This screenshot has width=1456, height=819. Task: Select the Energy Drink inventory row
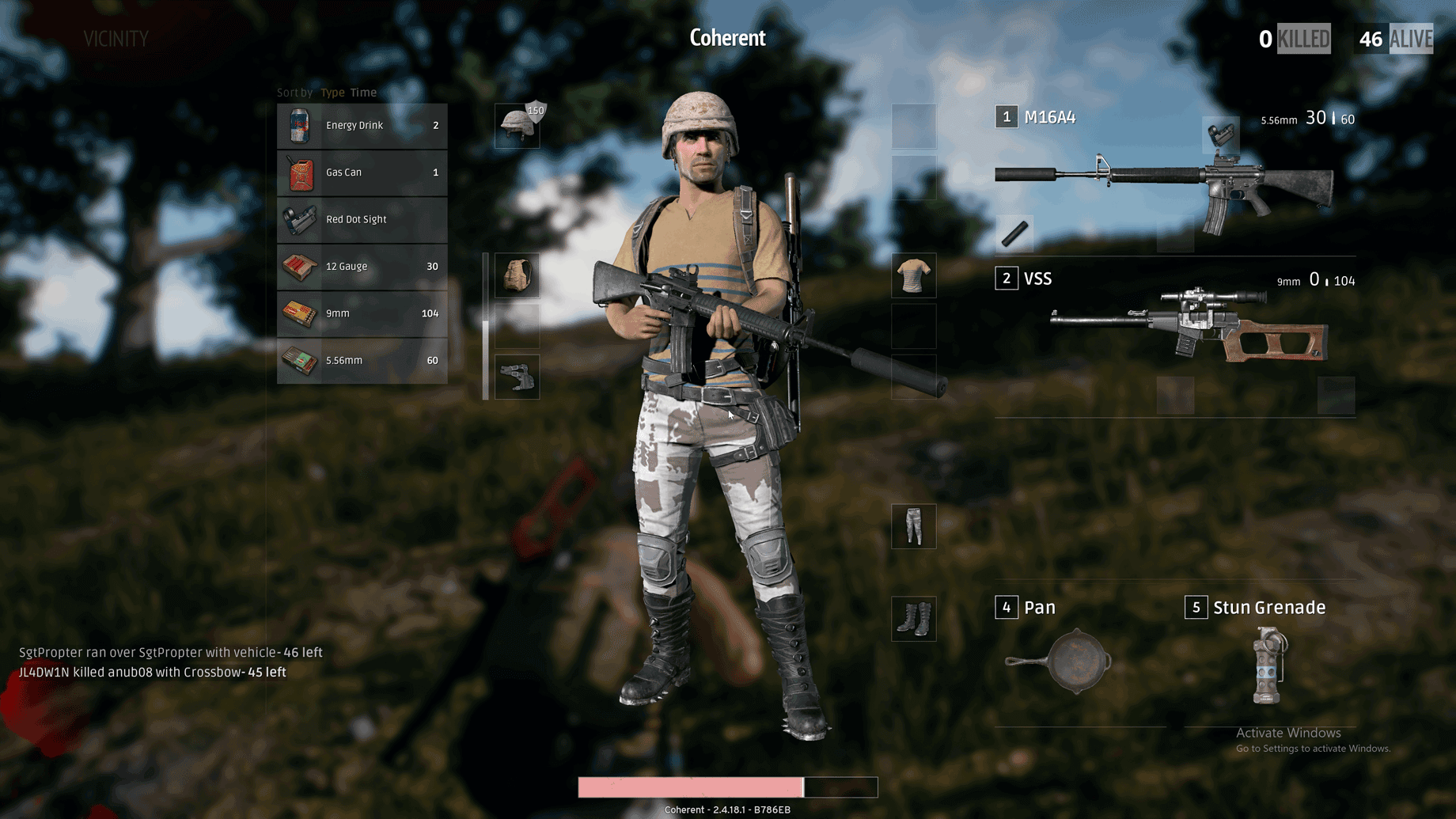tap(362, 126)
